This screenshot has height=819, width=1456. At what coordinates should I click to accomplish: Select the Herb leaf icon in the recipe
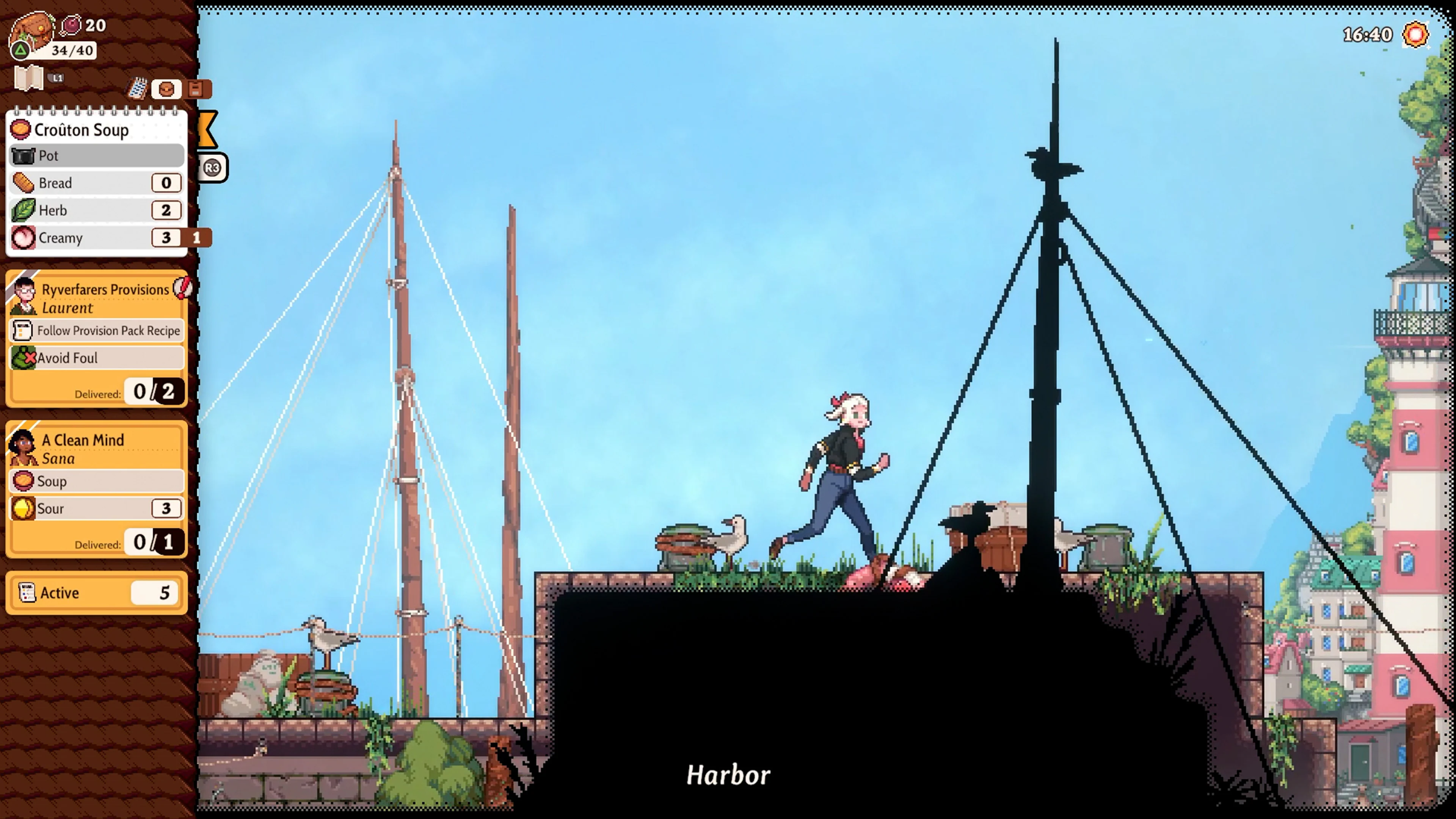[23, 210]
